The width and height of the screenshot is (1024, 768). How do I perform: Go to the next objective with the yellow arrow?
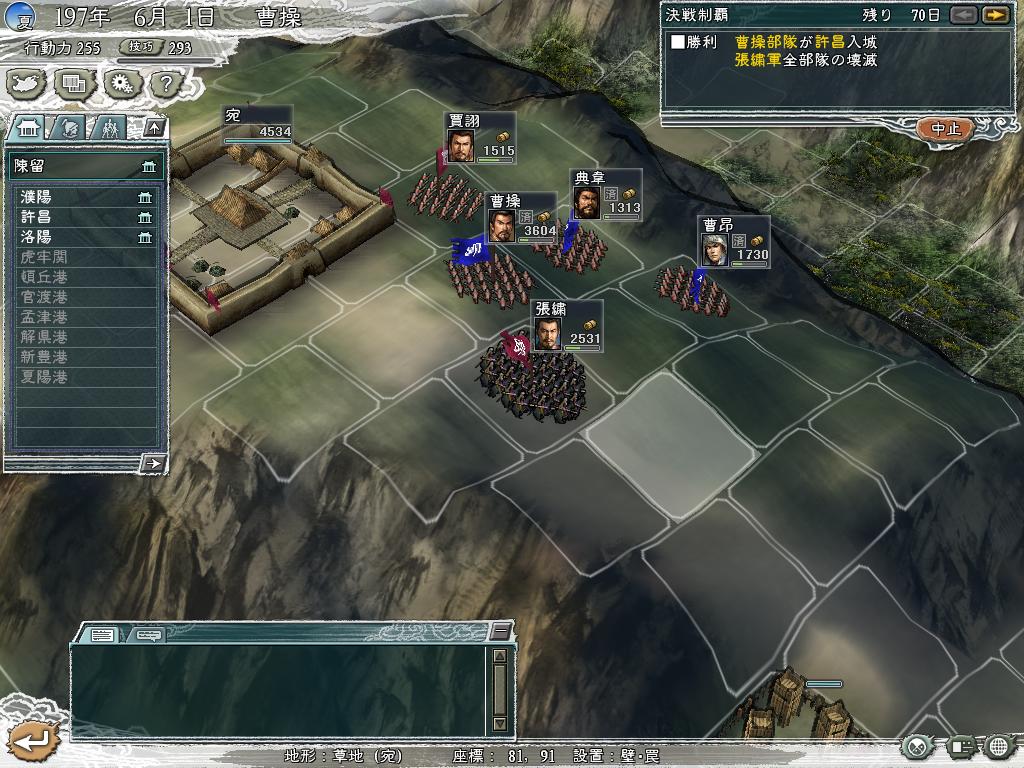coord(994,15)
